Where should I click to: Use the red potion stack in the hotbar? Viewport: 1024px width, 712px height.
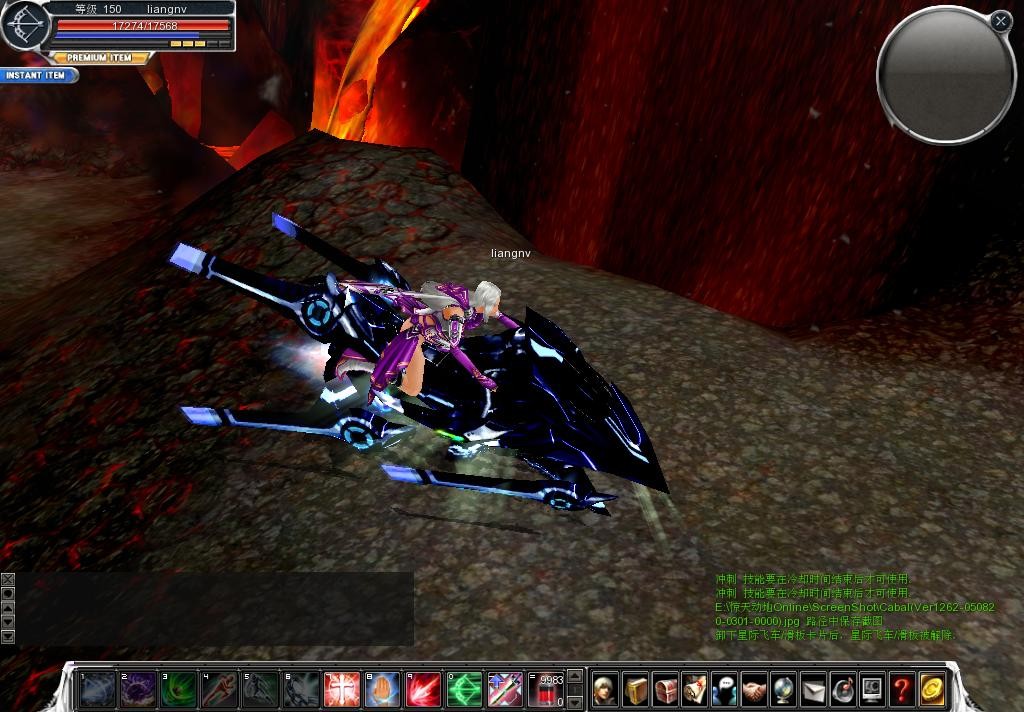click(546, 689)
